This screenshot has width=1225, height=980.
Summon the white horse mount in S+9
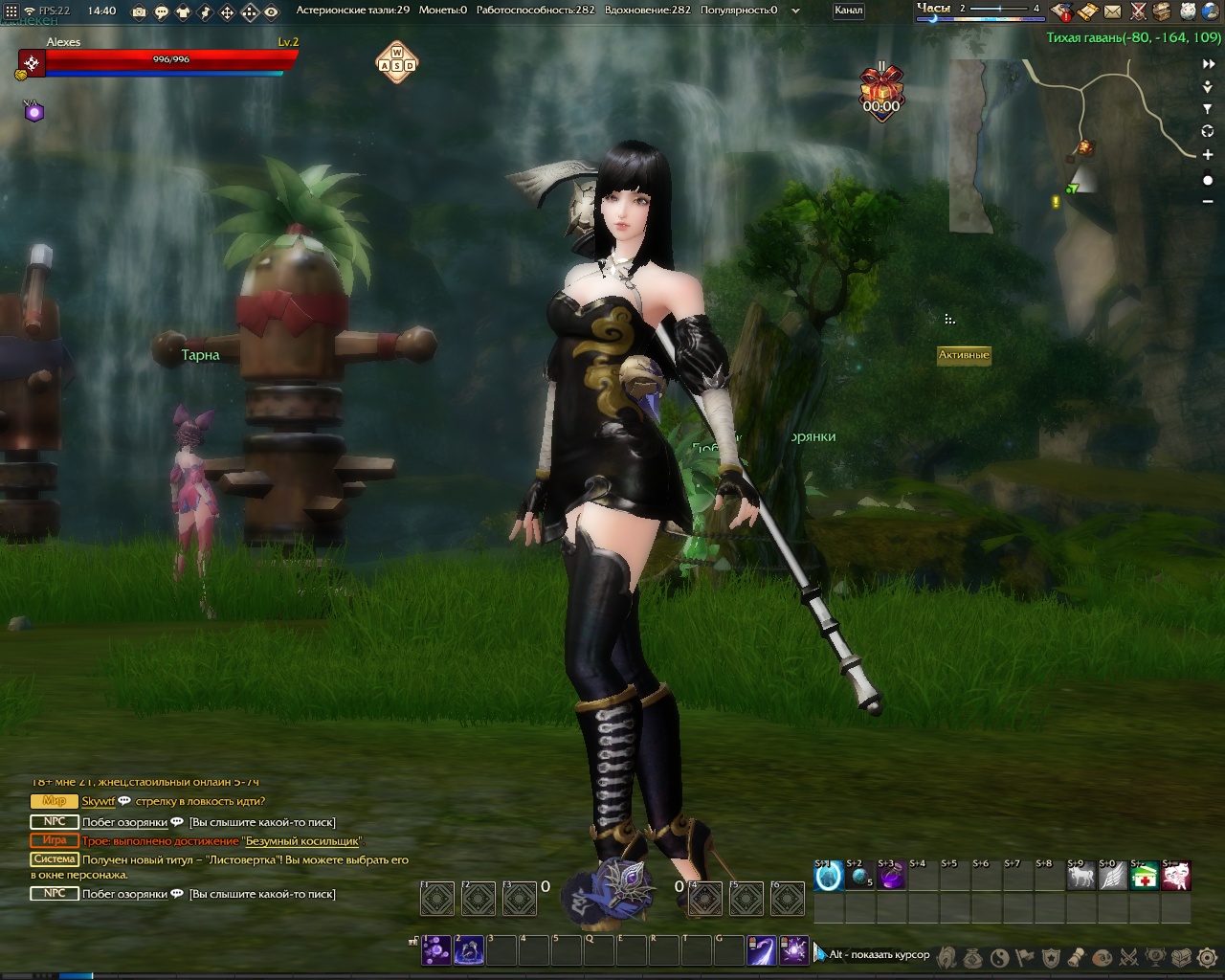pyautogui.click(x=1080, y=876)
